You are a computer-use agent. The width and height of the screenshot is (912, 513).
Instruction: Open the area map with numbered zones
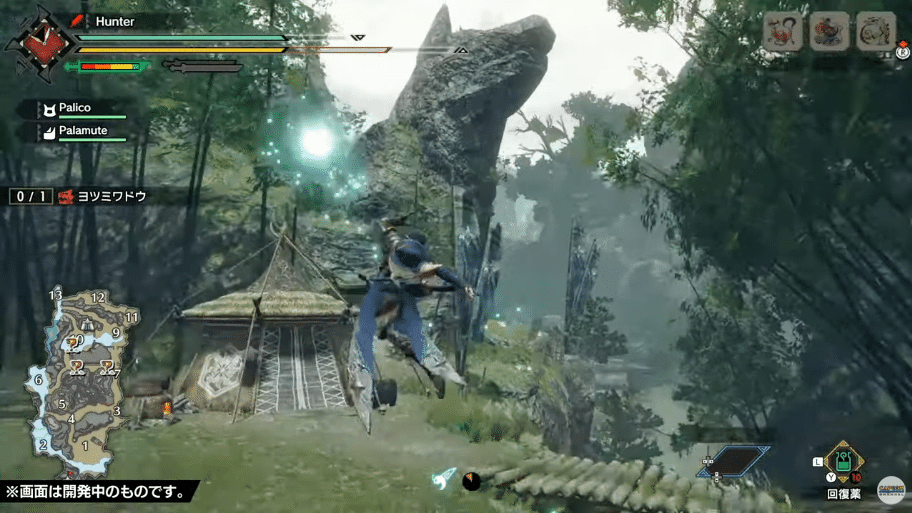78,381
